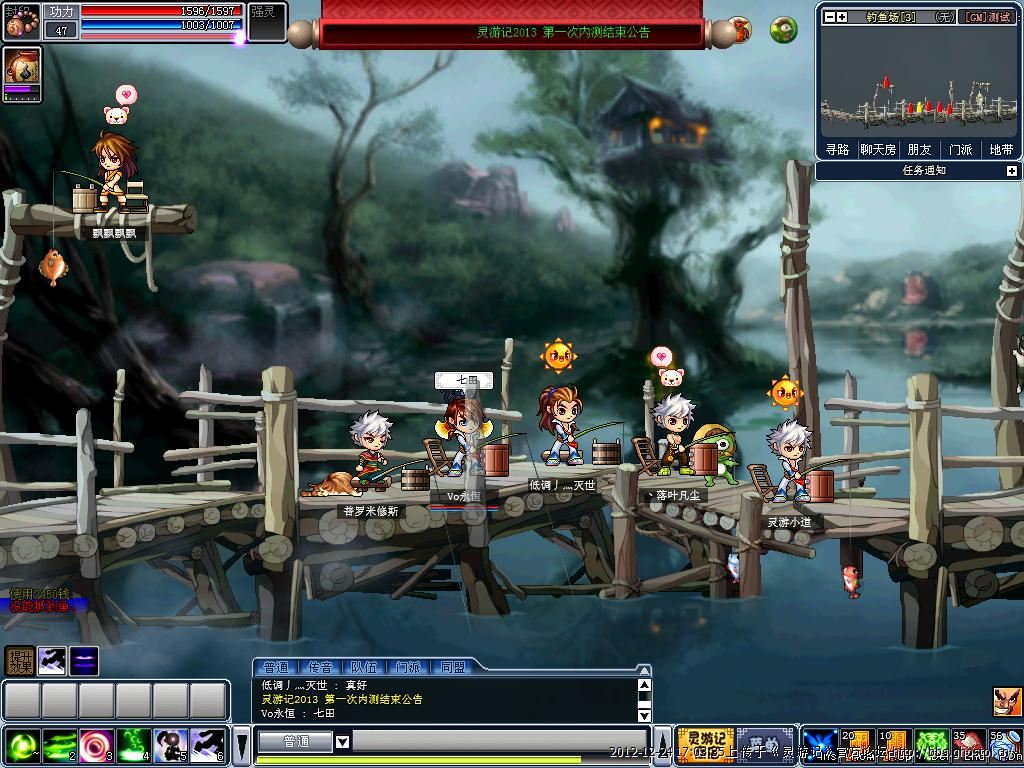Activate the green orb skill icon

22,746
